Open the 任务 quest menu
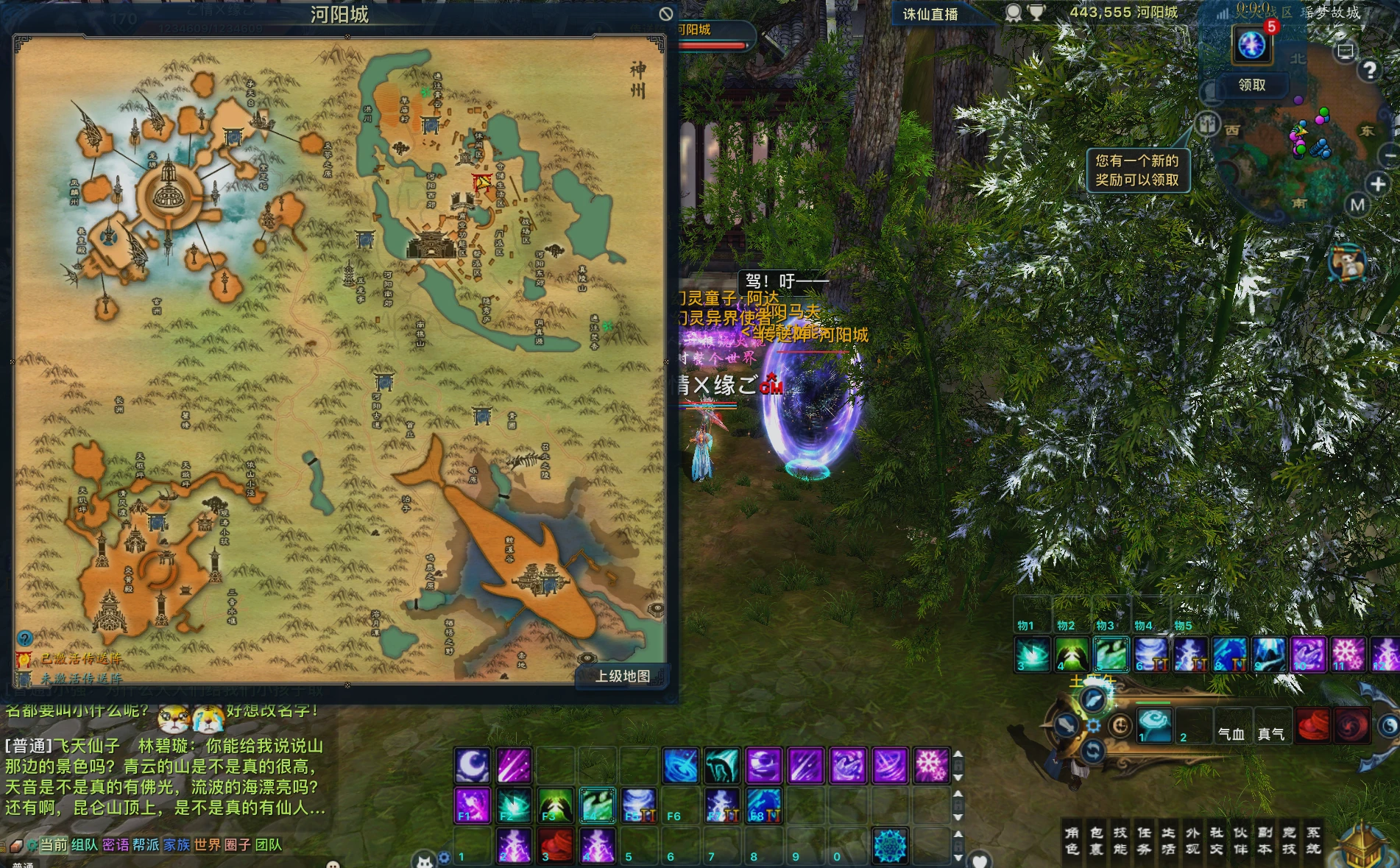The width and height of the screenshot is (1400, 868). tap(1144, 841)
